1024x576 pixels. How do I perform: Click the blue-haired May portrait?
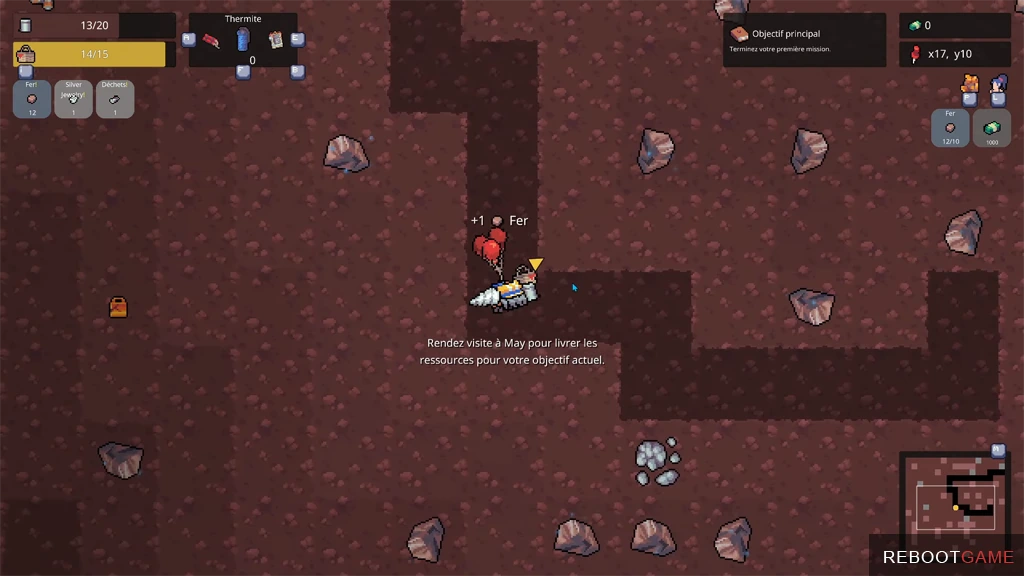pos(998,83)
